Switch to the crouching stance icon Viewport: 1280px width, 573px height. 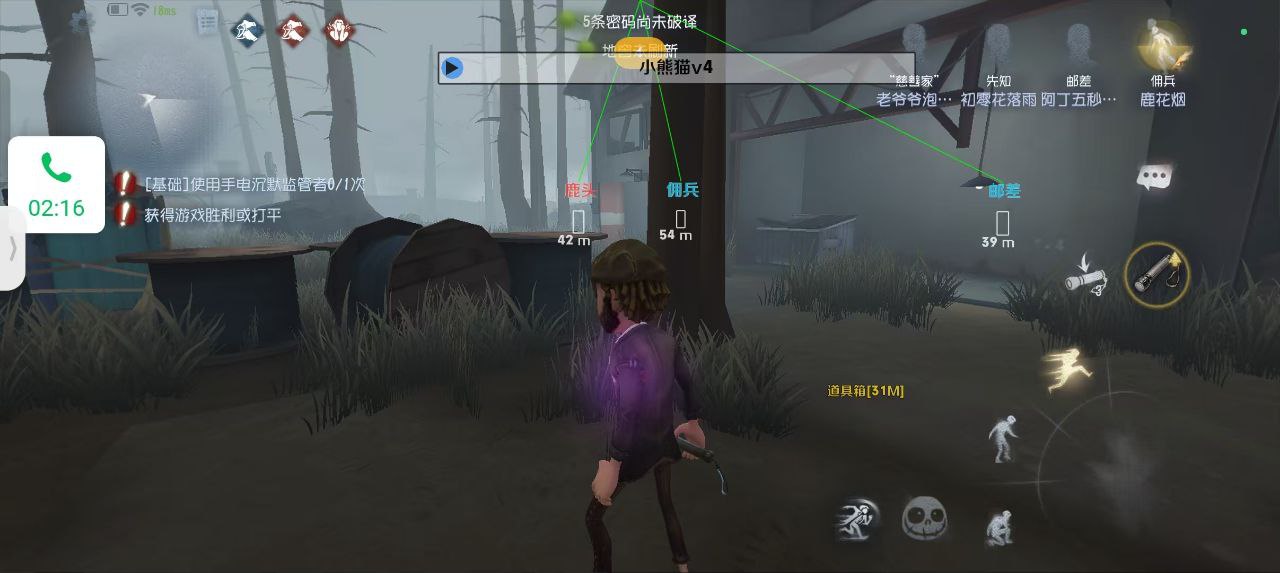[999, 527]
